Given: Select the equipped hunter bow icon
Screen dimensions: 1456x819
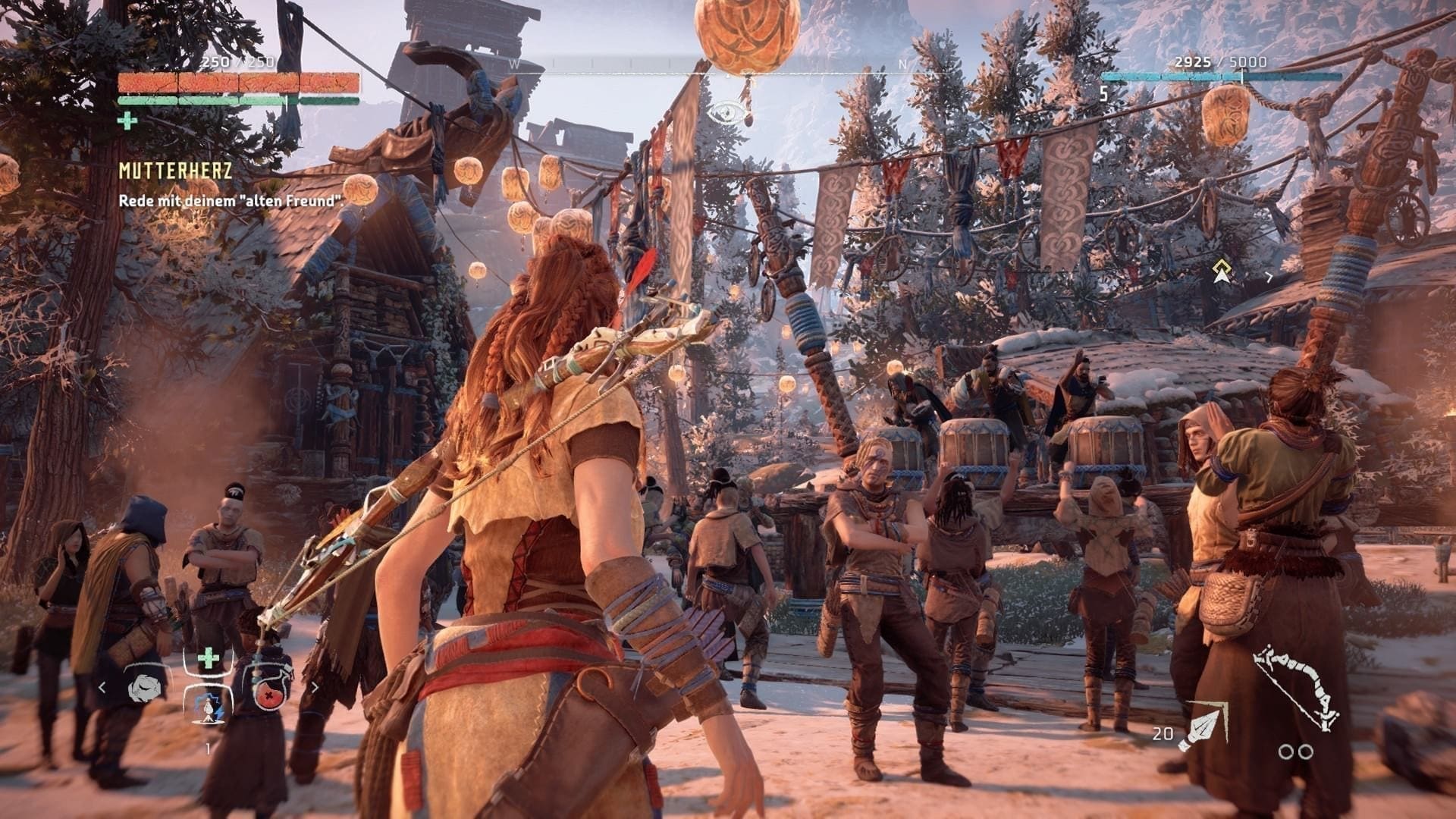Looking at the screenshot, I should click(1296, 689).
